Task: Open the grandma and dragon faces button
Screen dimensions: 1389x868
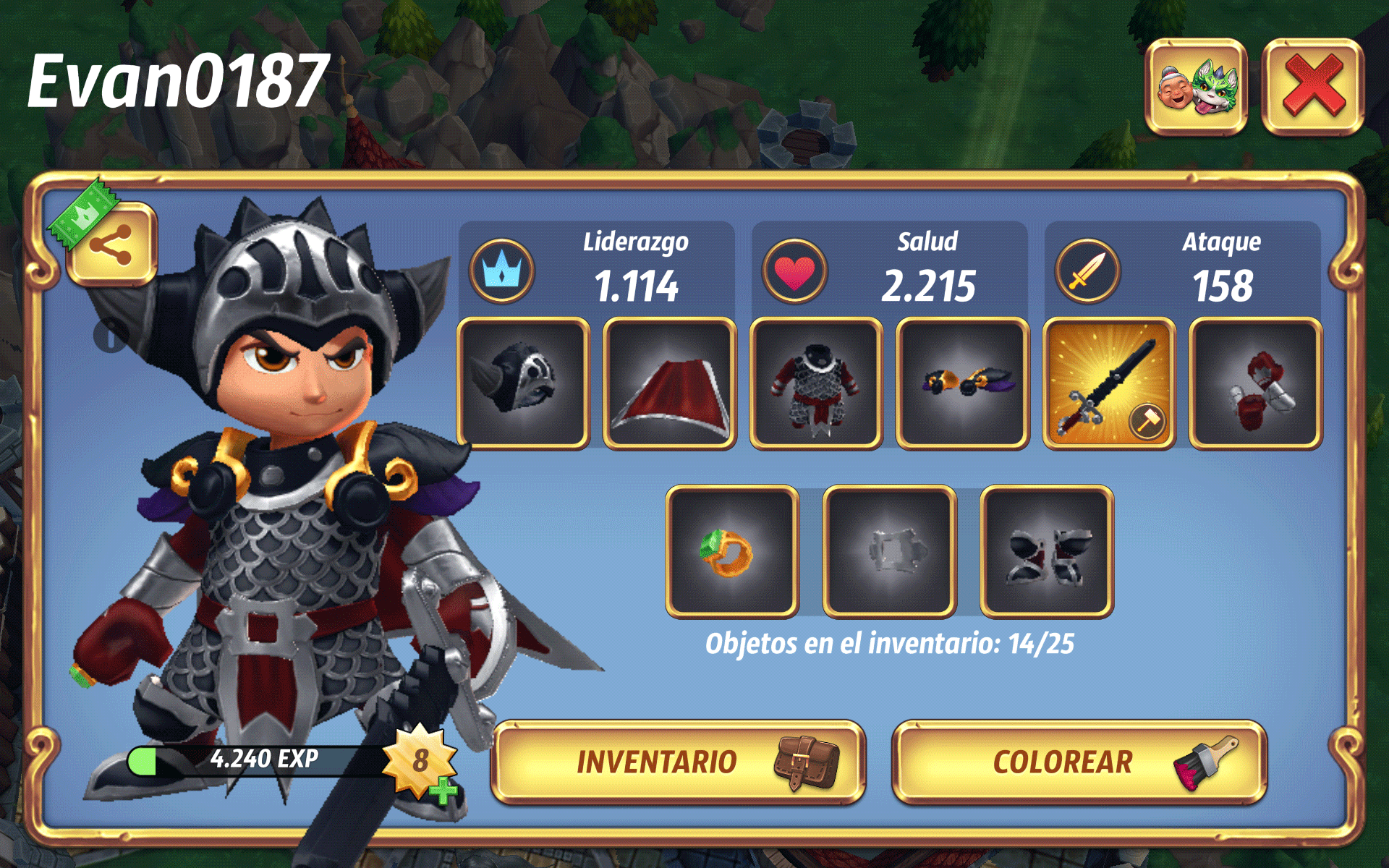Action: coord(1197,87)
